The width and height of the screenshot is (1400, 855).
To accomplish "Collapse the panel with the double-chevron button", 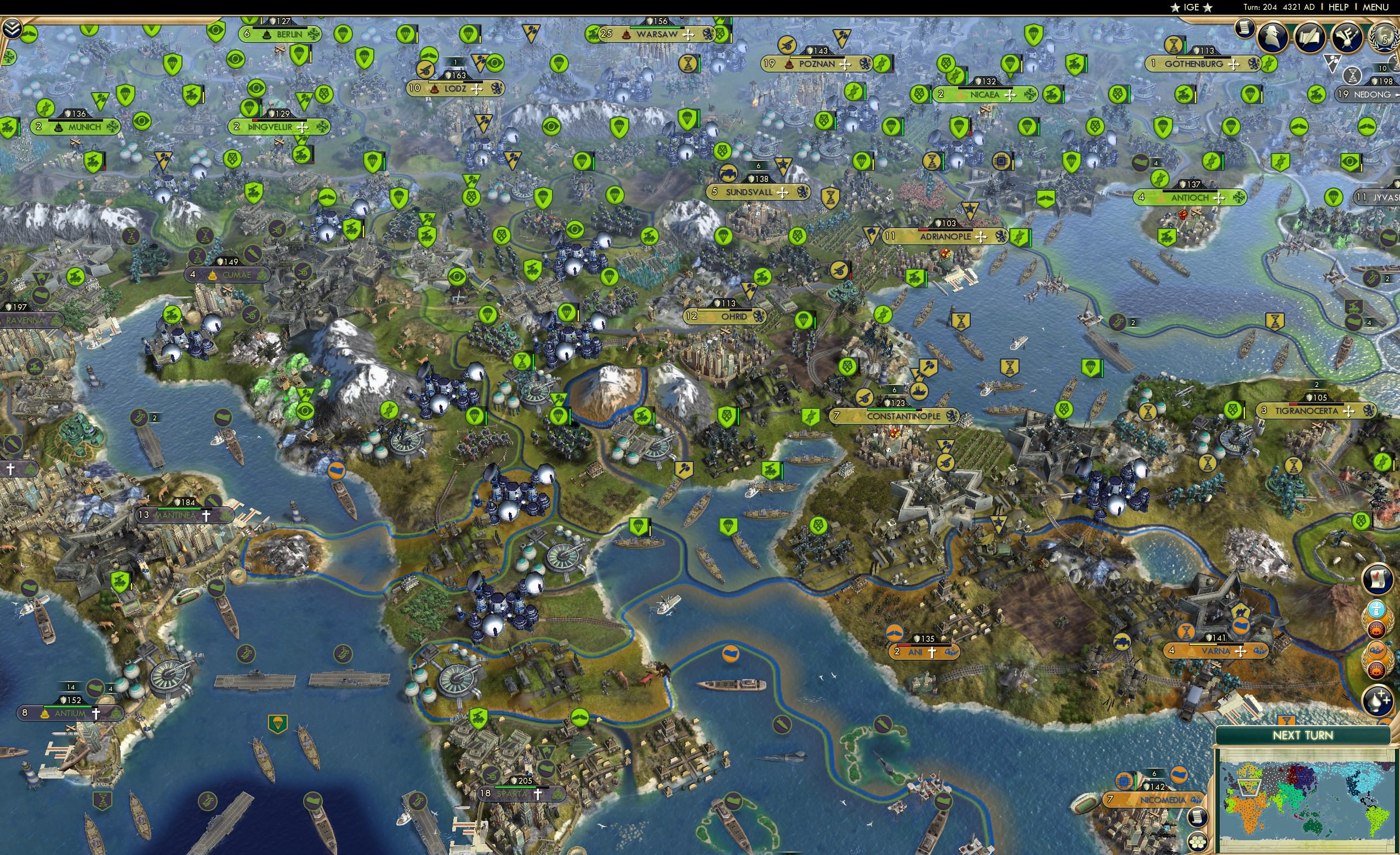I will (x=12, y=29).
